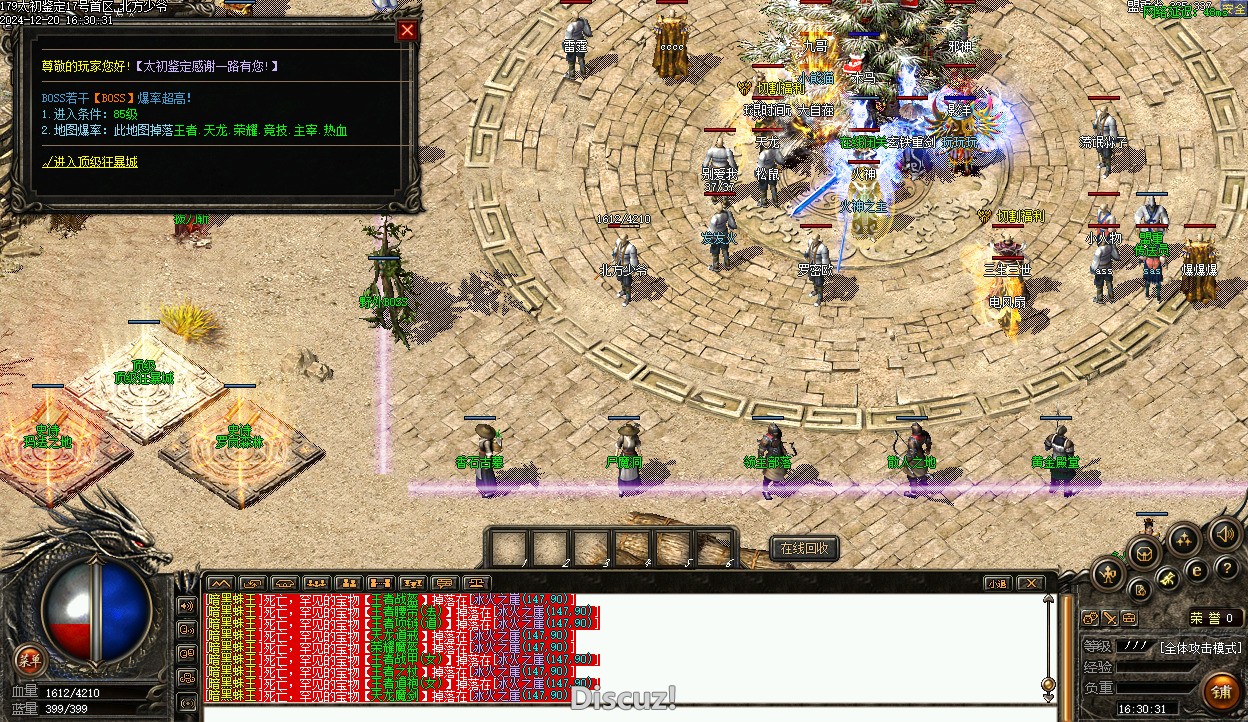This screenshot has width=1248, height=722.
Task: Open the help question mark icon
Action: (x=1225, y=570)
